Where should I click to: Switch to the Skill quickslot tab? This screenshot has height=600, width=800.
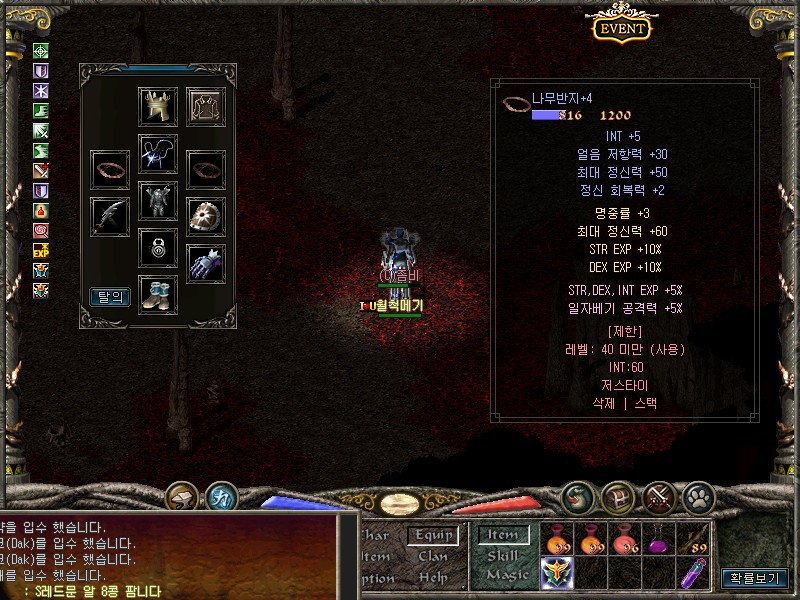click(x=503, y=556)
